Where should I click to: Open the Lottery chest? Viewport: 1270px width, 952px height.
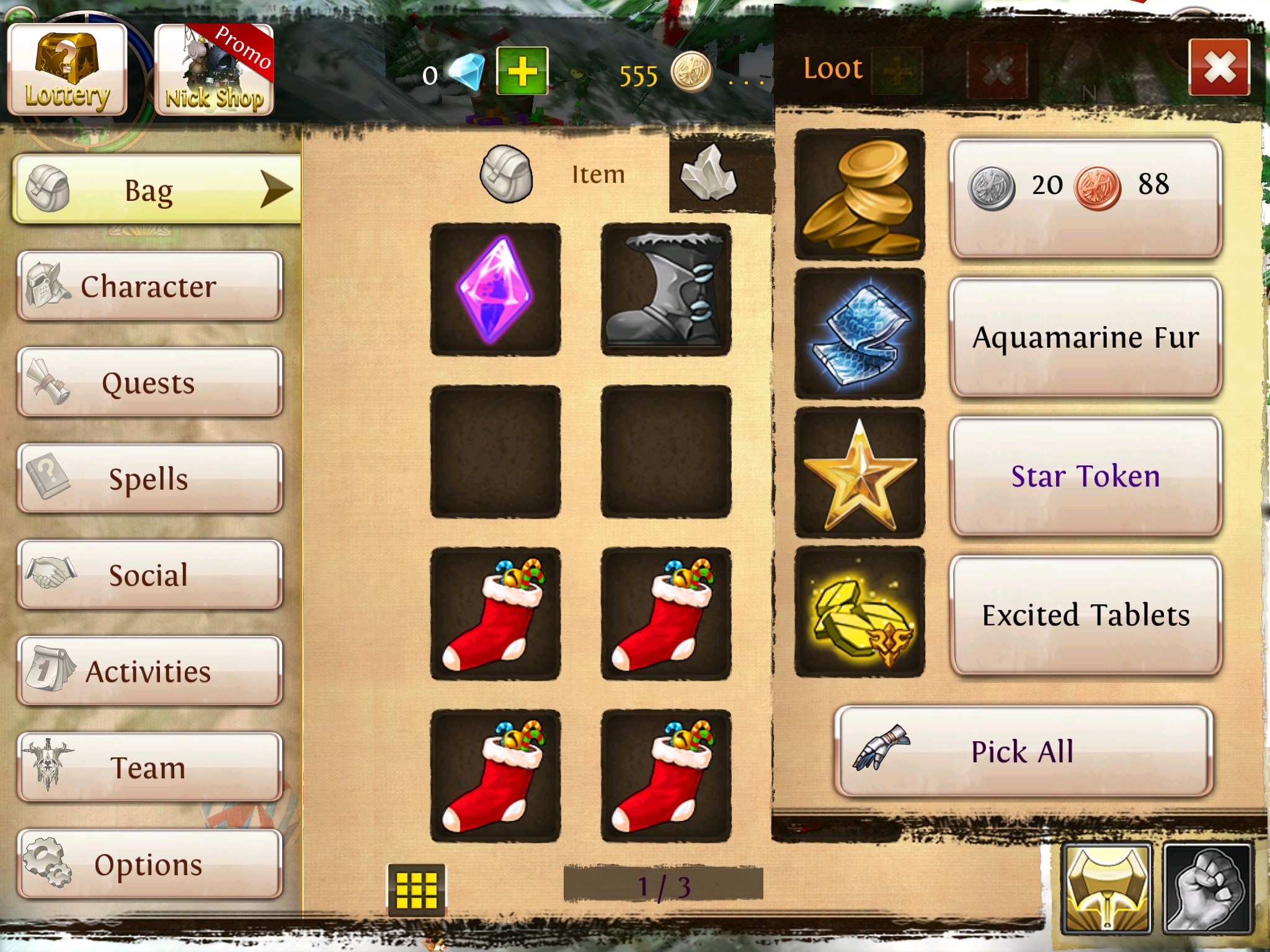tap(67, 70)
